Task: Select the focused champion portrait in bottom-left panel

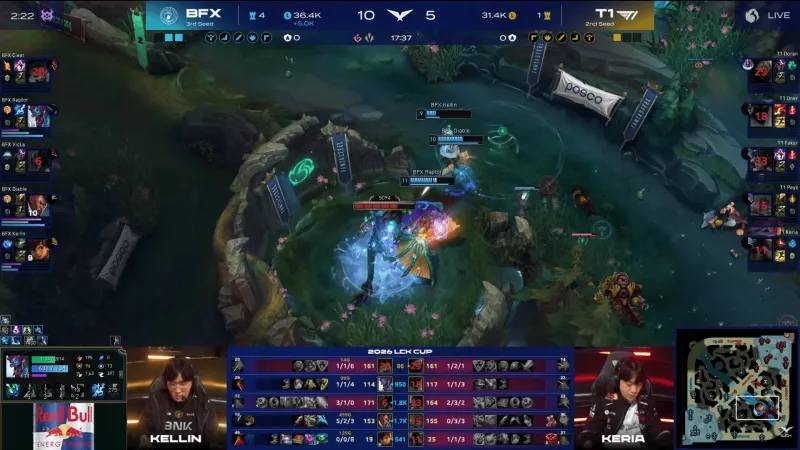Action: pyautogui.click(x=18, y=367)
